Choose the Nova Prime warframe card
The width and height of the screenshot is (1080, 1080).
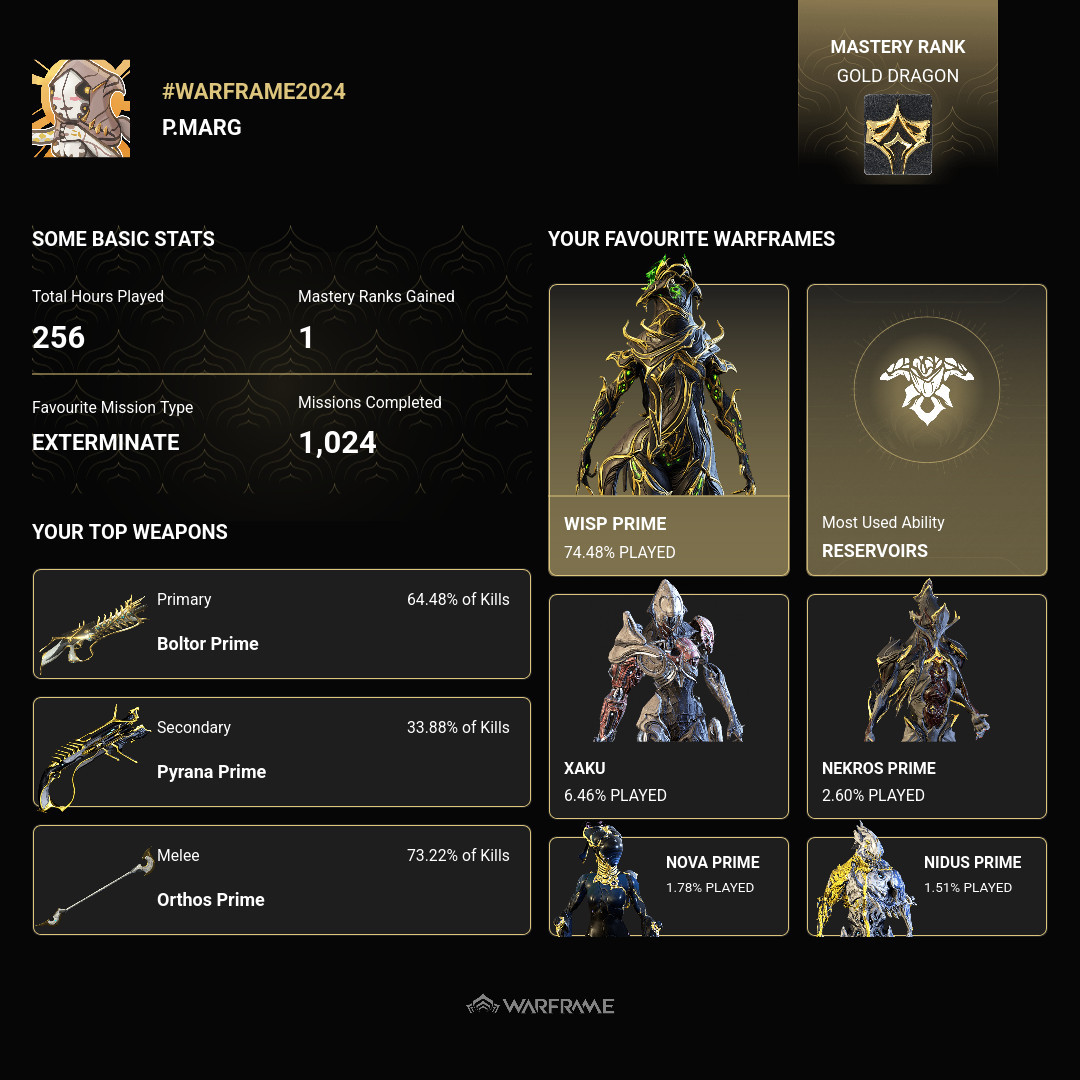[669, 886]
